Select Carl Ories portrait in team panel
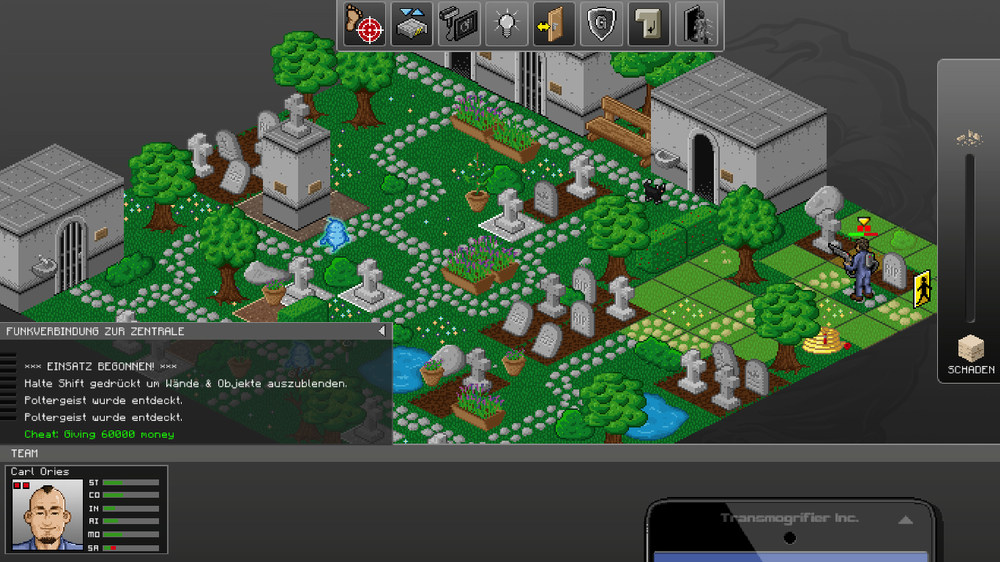Viewport: 1000px width, 562px height. click(x=47, y=516)
